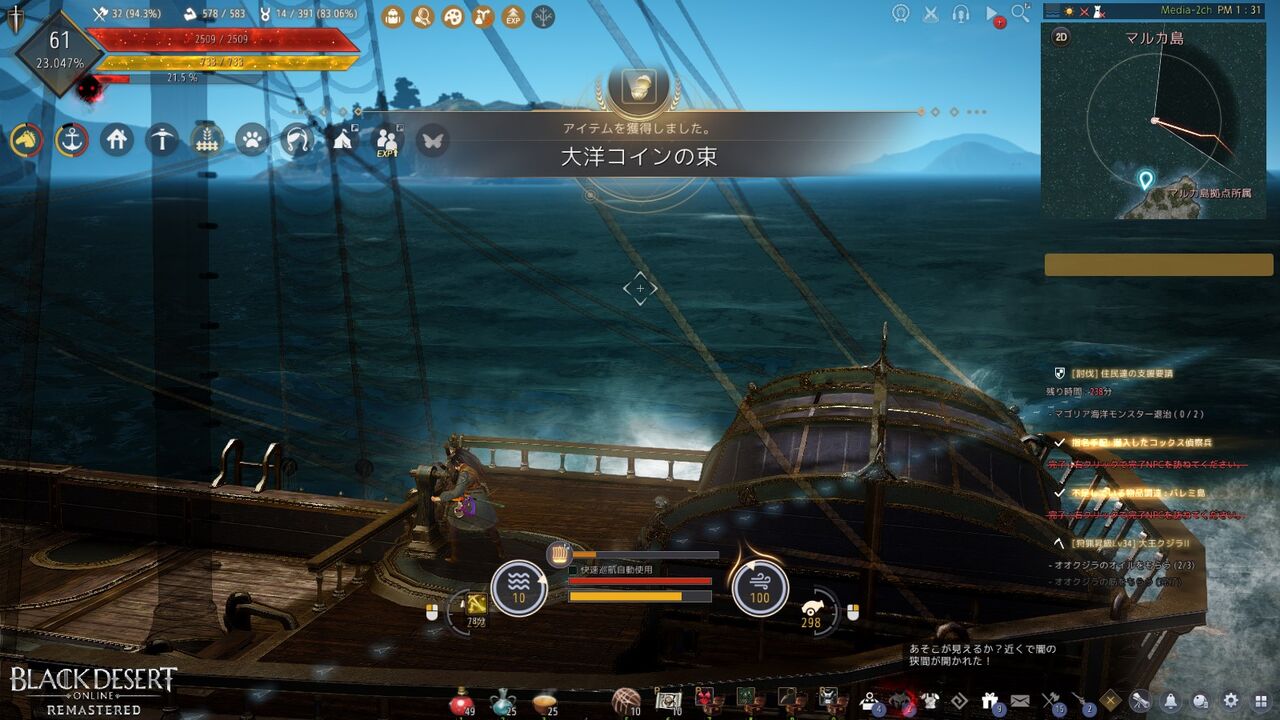Open the gift box icon showing 9
Screen dimensions: 1280x720
tap(990, 700)
